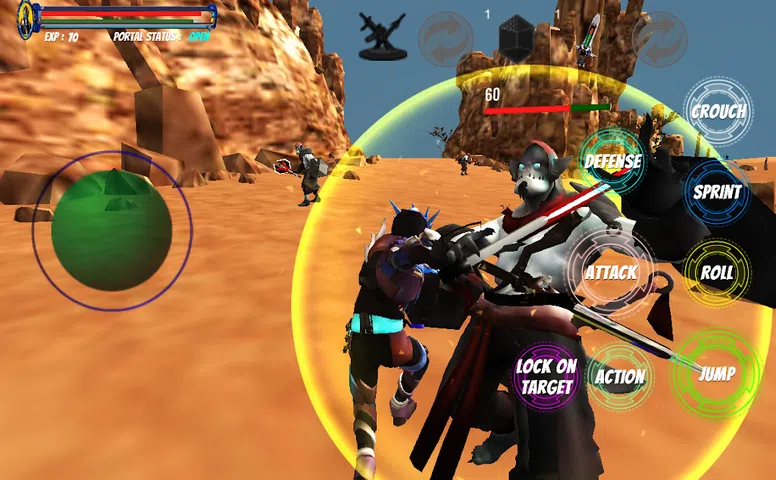Tap the Crouch button
Image resolution: width=776 pixels, height=480 pixels.
click(x=718, y=112)
